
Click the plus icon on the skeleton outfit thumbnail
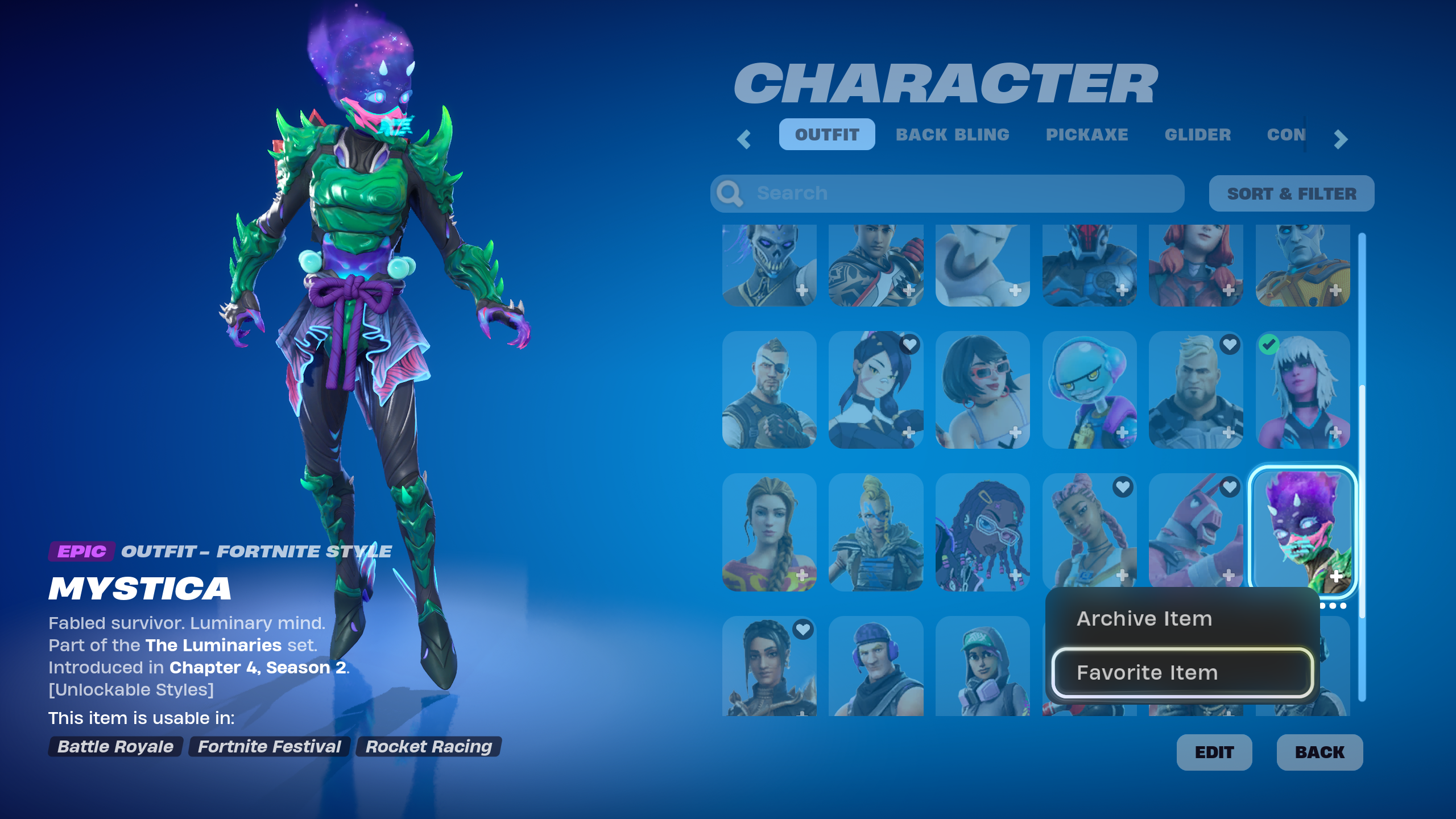tap(802, 291)
